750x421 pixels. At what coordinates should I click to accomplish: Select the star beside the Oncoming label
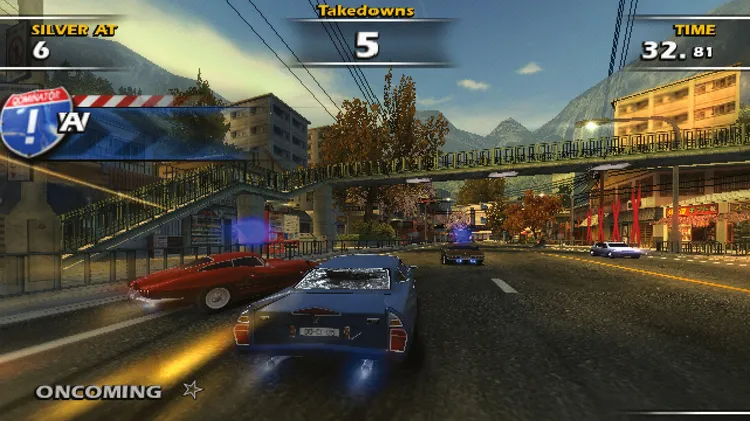[192, 391]
